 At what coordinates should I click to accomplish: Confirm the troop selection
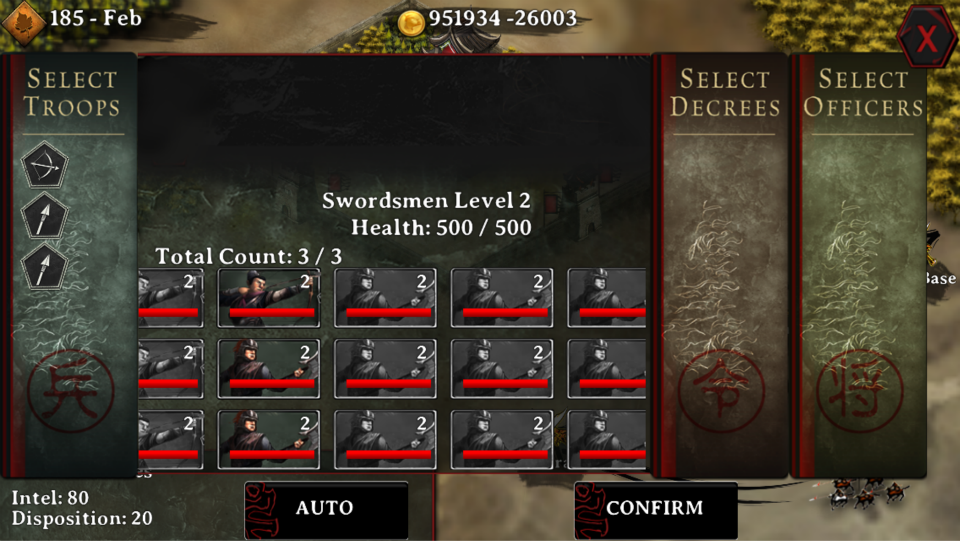(x=655, y=509)
